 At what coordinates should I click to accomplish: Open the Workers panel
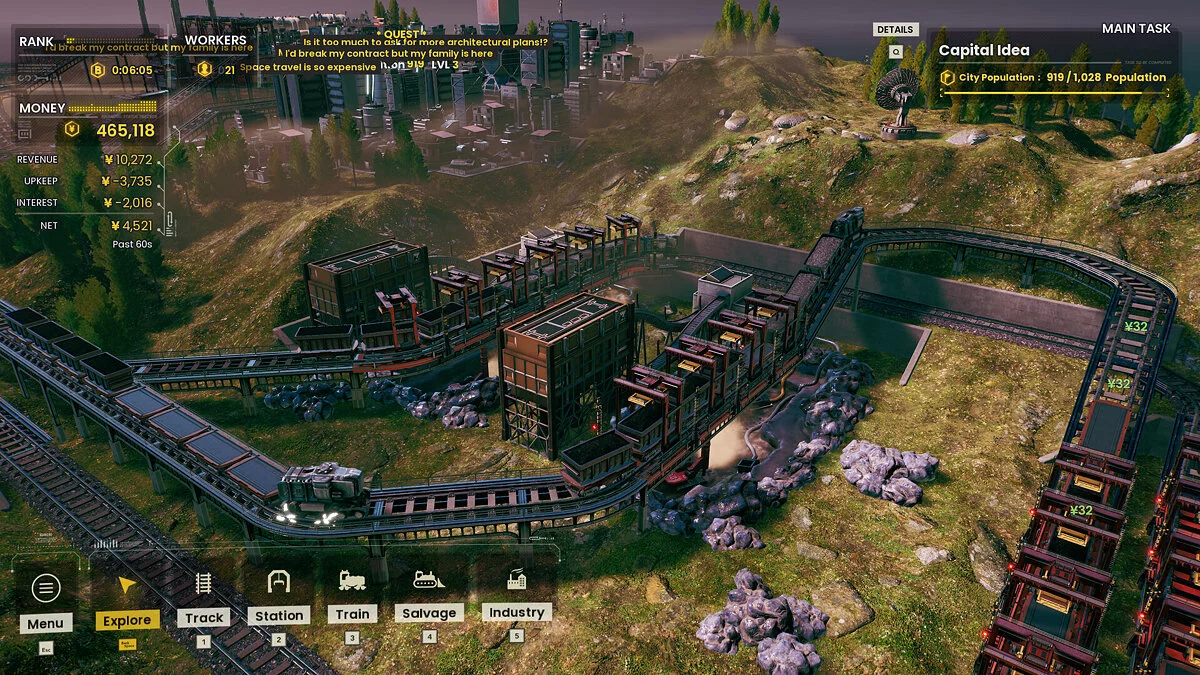(x=216, y=57)
